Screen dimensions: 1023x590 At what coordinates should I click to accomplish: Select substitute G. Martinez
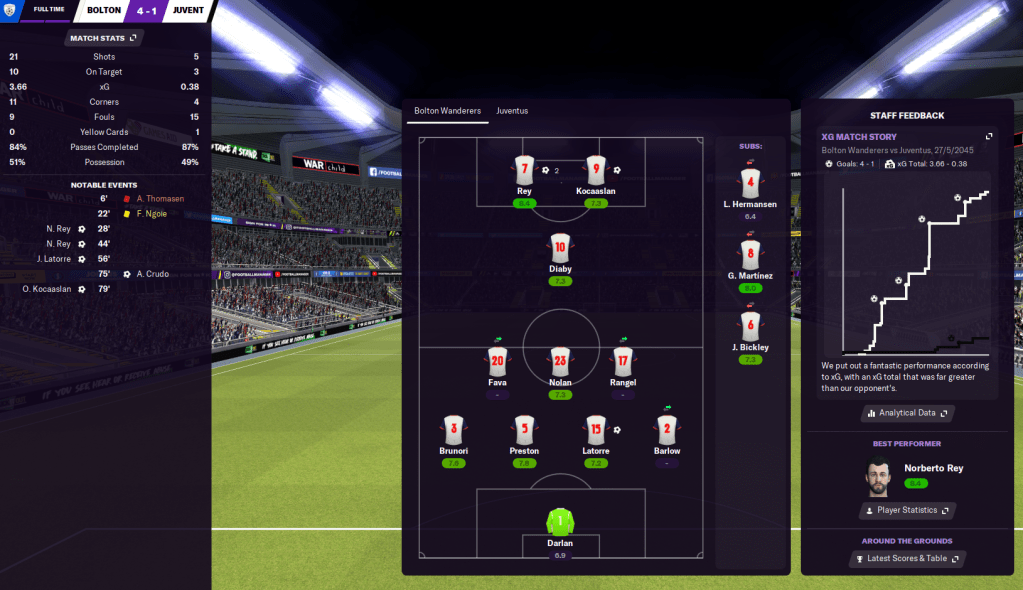tap(751, 254)
